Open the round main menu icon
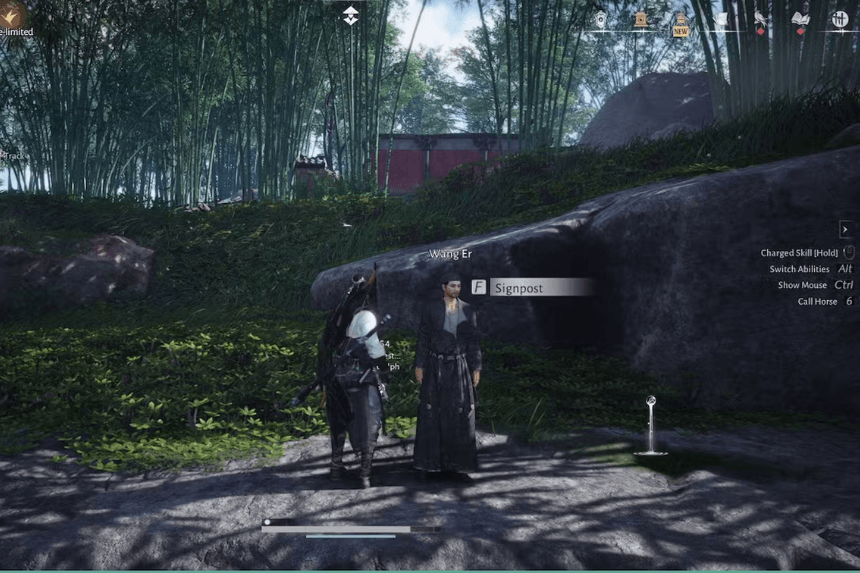Screen dimensions: 860x573 [x=839, y=19]
